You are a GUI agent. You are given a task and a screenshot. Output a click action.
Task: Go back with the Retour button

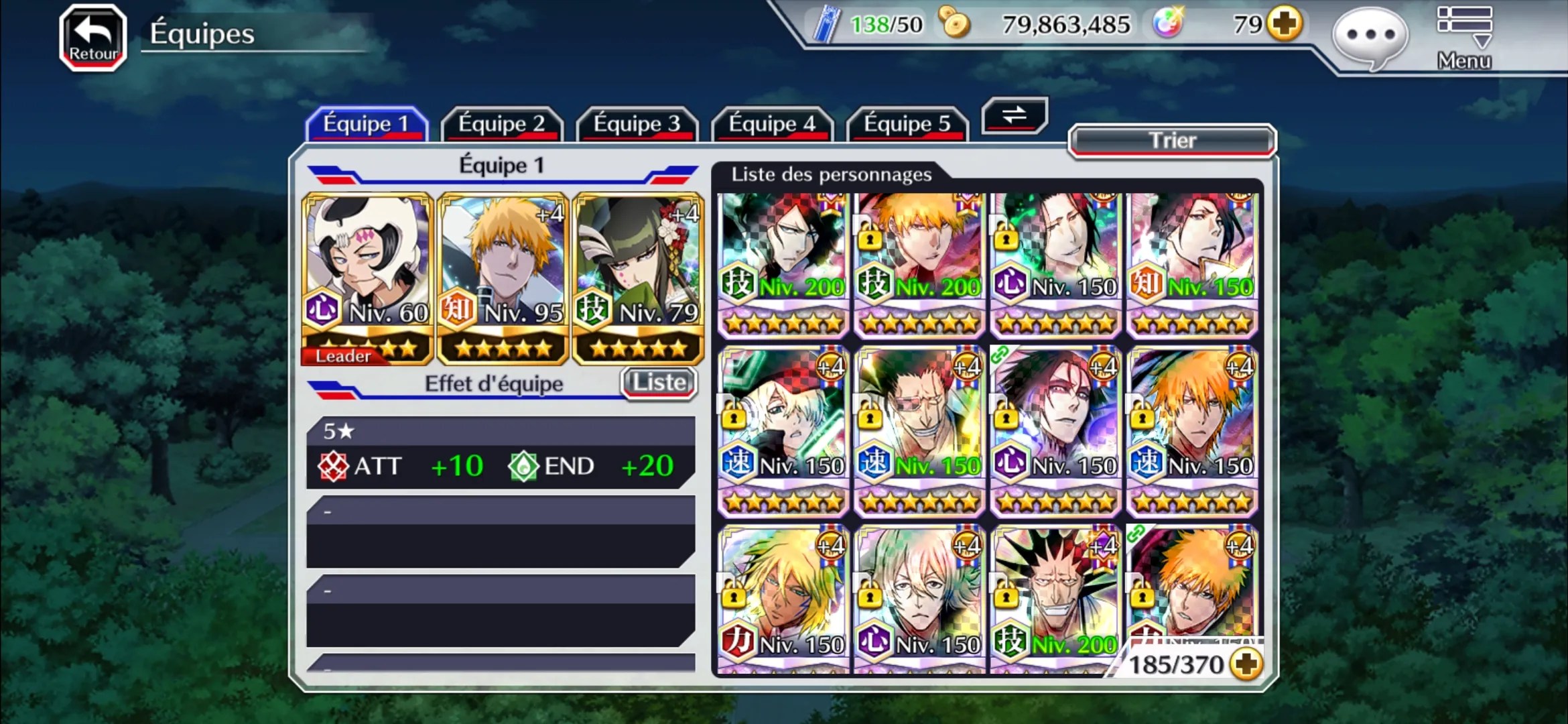(x=93, y=38)
